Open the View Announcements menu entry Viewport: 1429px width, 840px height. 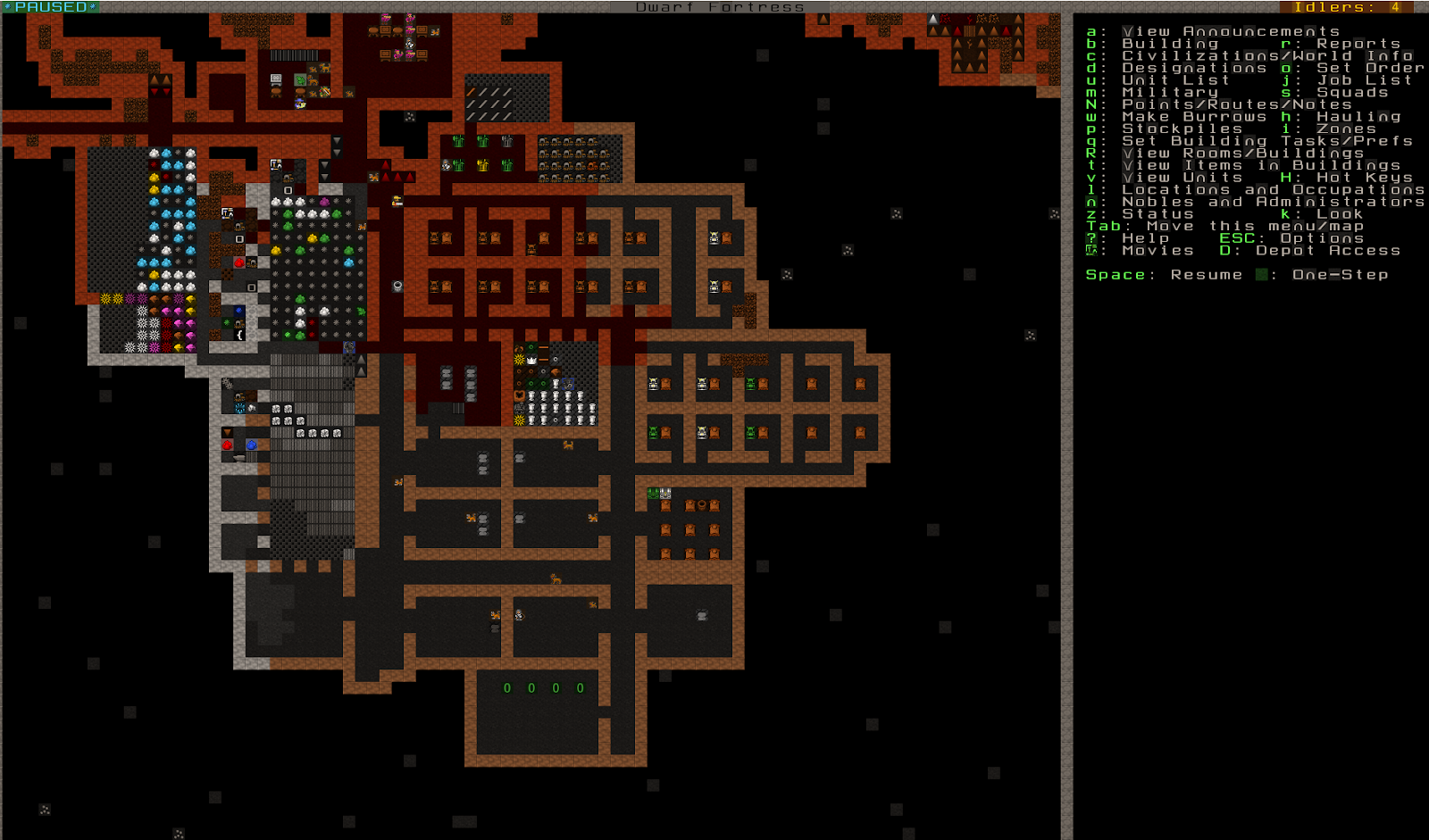click(1230, 31)
